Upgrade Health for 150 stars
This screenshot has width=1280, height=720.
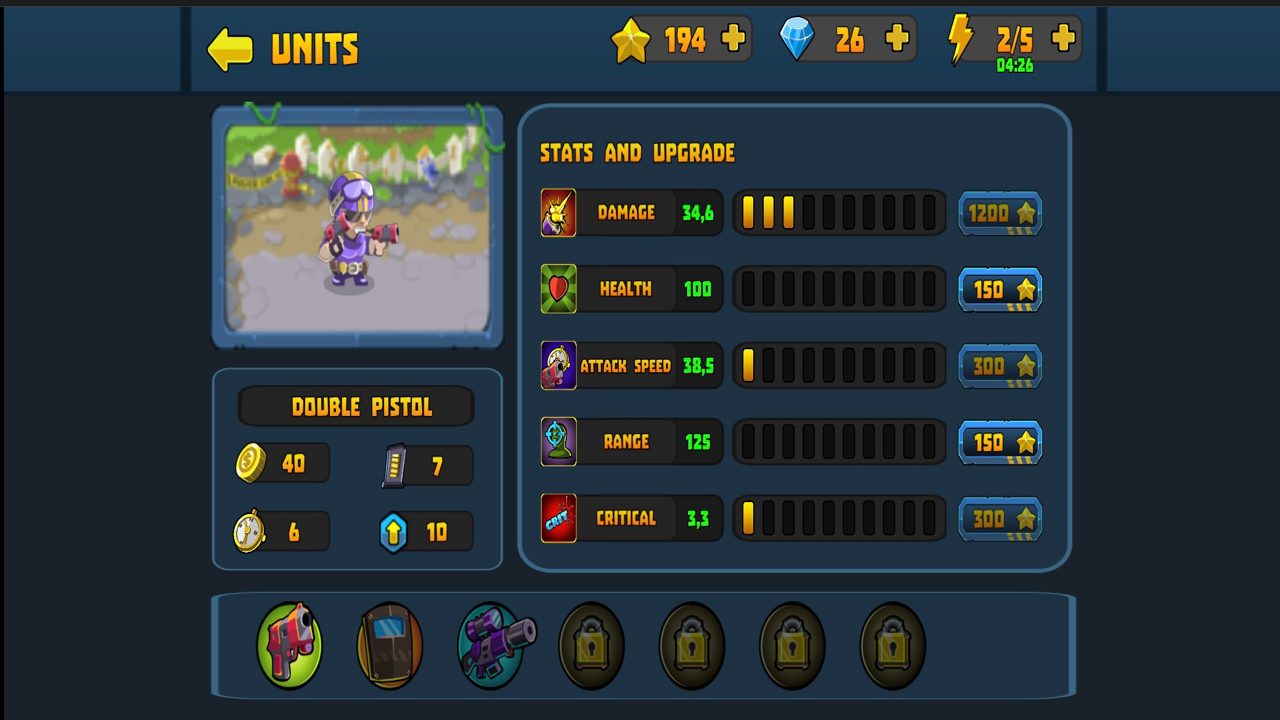tap(1000, 289)
